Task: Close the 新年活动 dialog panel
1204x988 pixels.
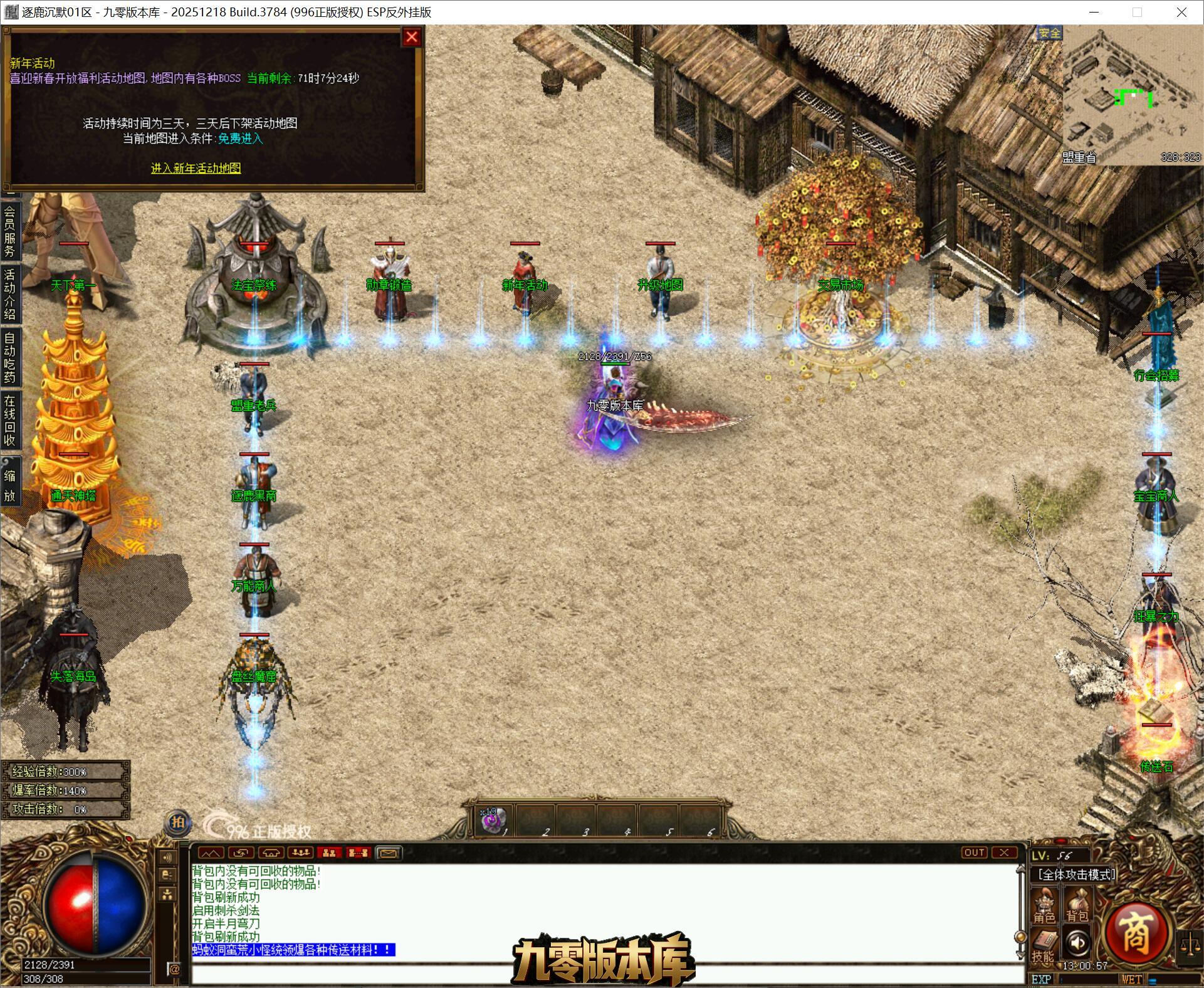Action: (x=411, y=37)
